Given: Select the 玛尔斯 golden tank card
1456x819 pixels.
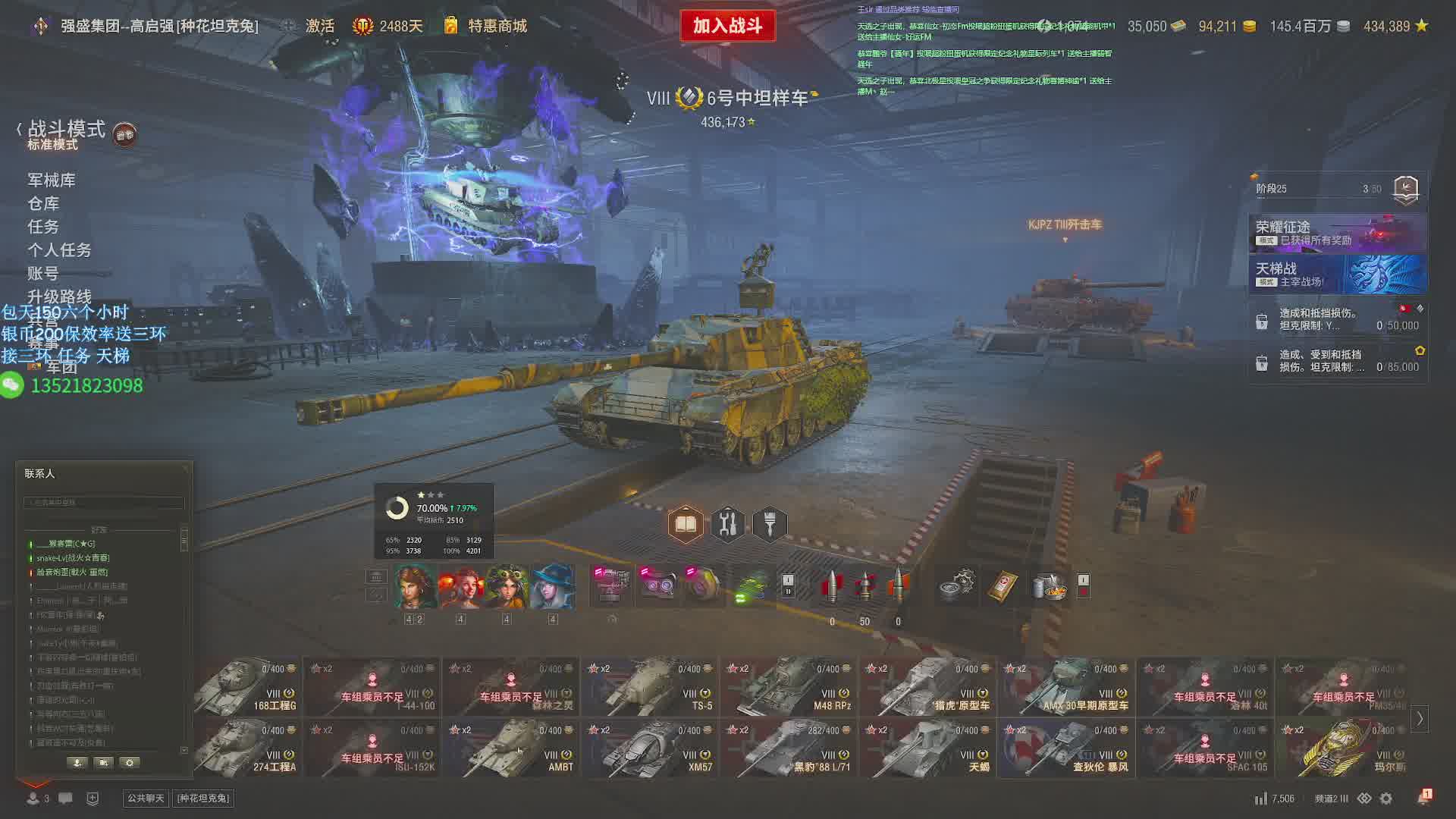Looking at the screenshot, I should pyautogui.click(x=1344, y=748).
